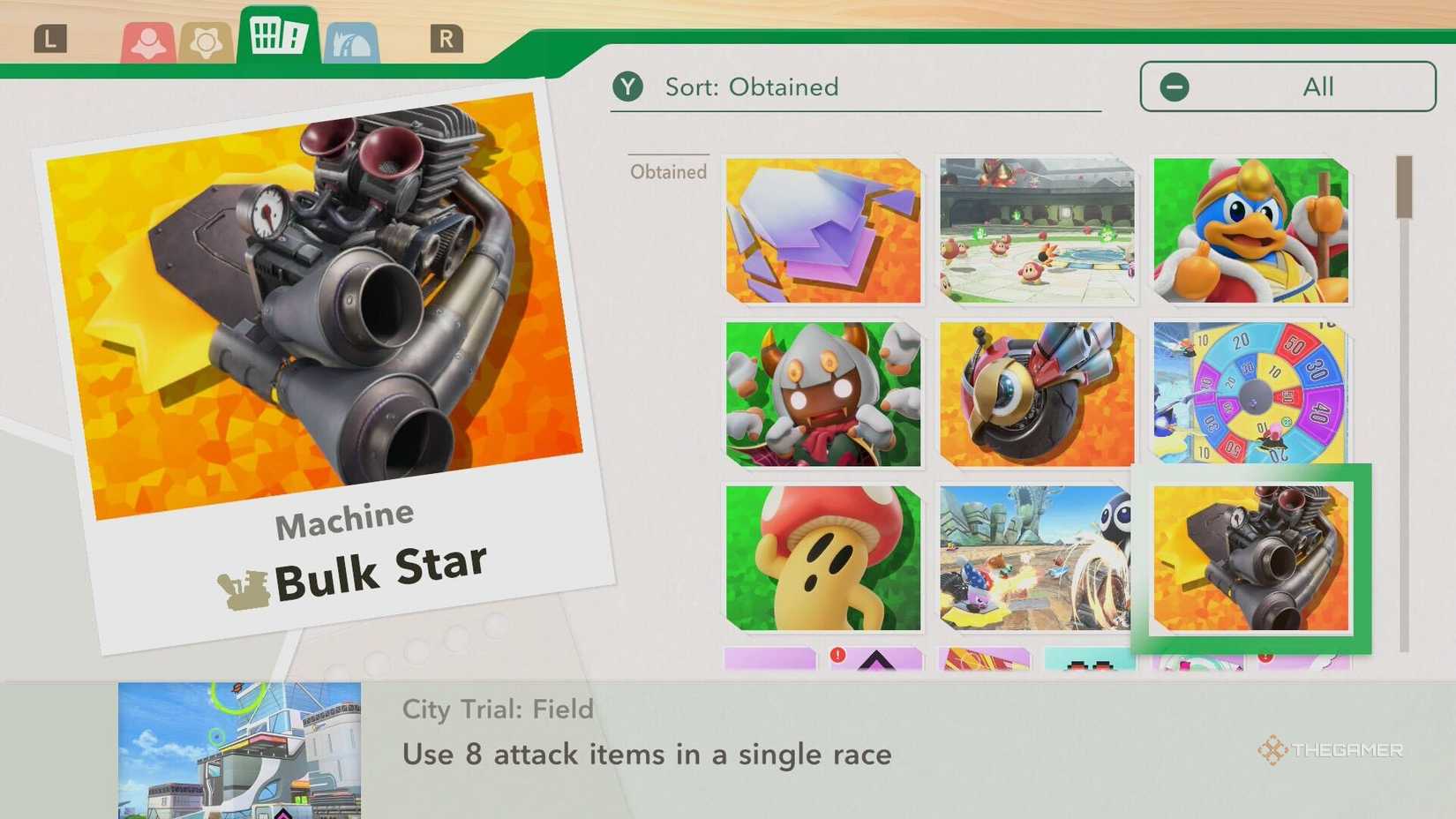Click the R shoulder button icon

[447, 39]
